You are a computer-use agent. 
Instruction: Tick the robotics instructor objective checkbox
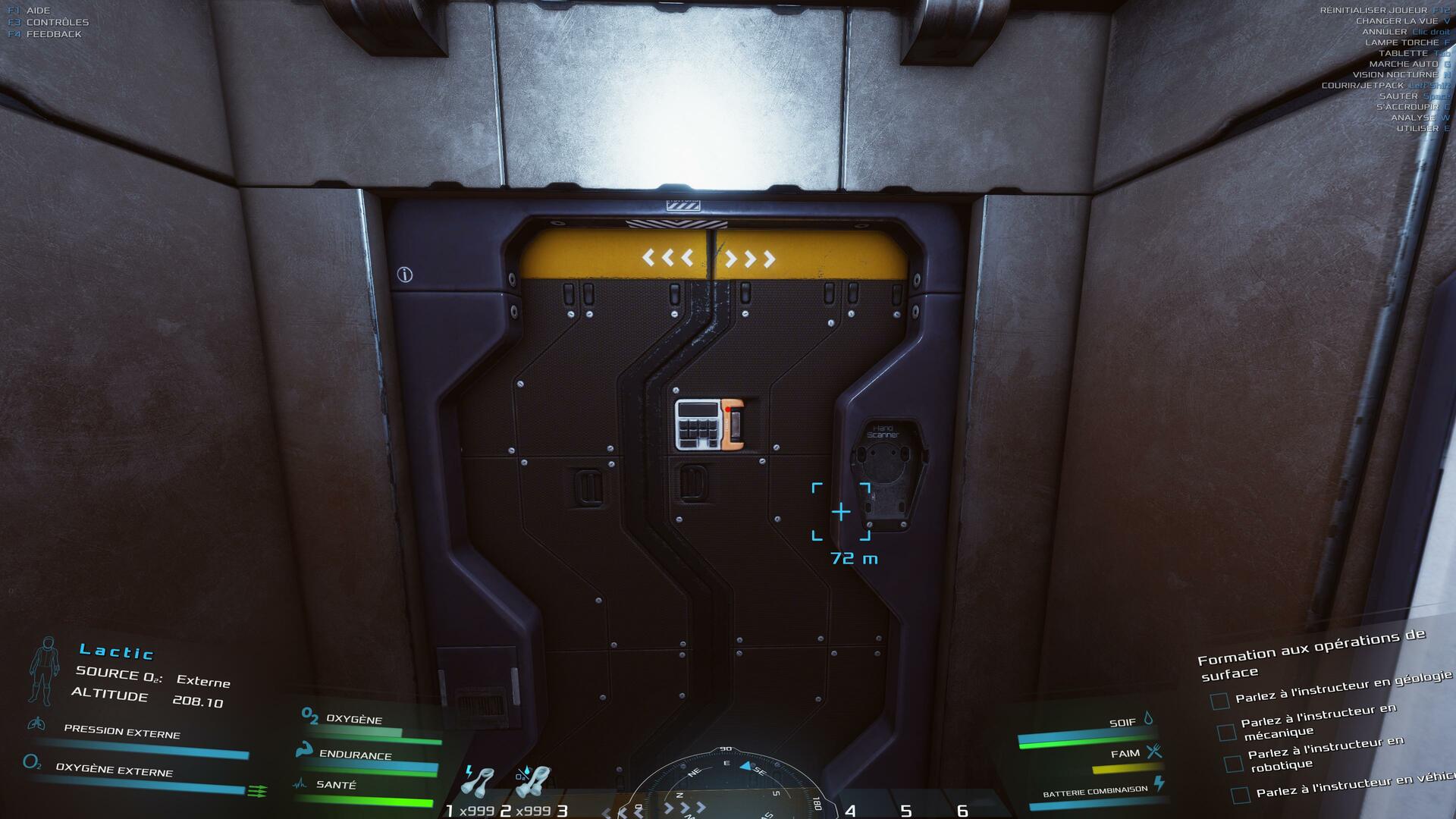coord(1234,763)
